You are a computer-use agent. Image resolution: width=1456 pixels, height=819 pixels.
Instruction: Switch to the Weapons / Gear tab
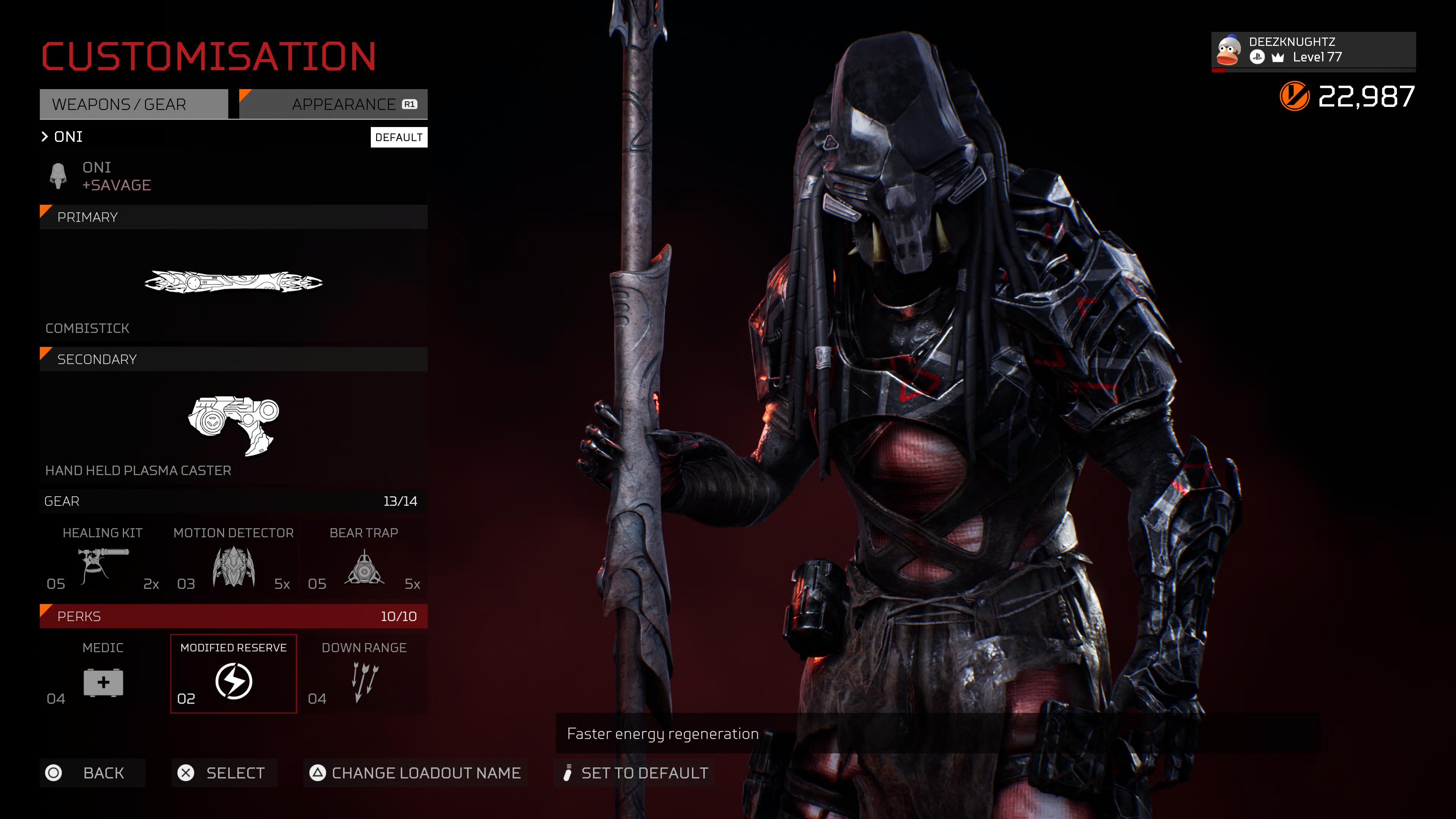[133, 105]
